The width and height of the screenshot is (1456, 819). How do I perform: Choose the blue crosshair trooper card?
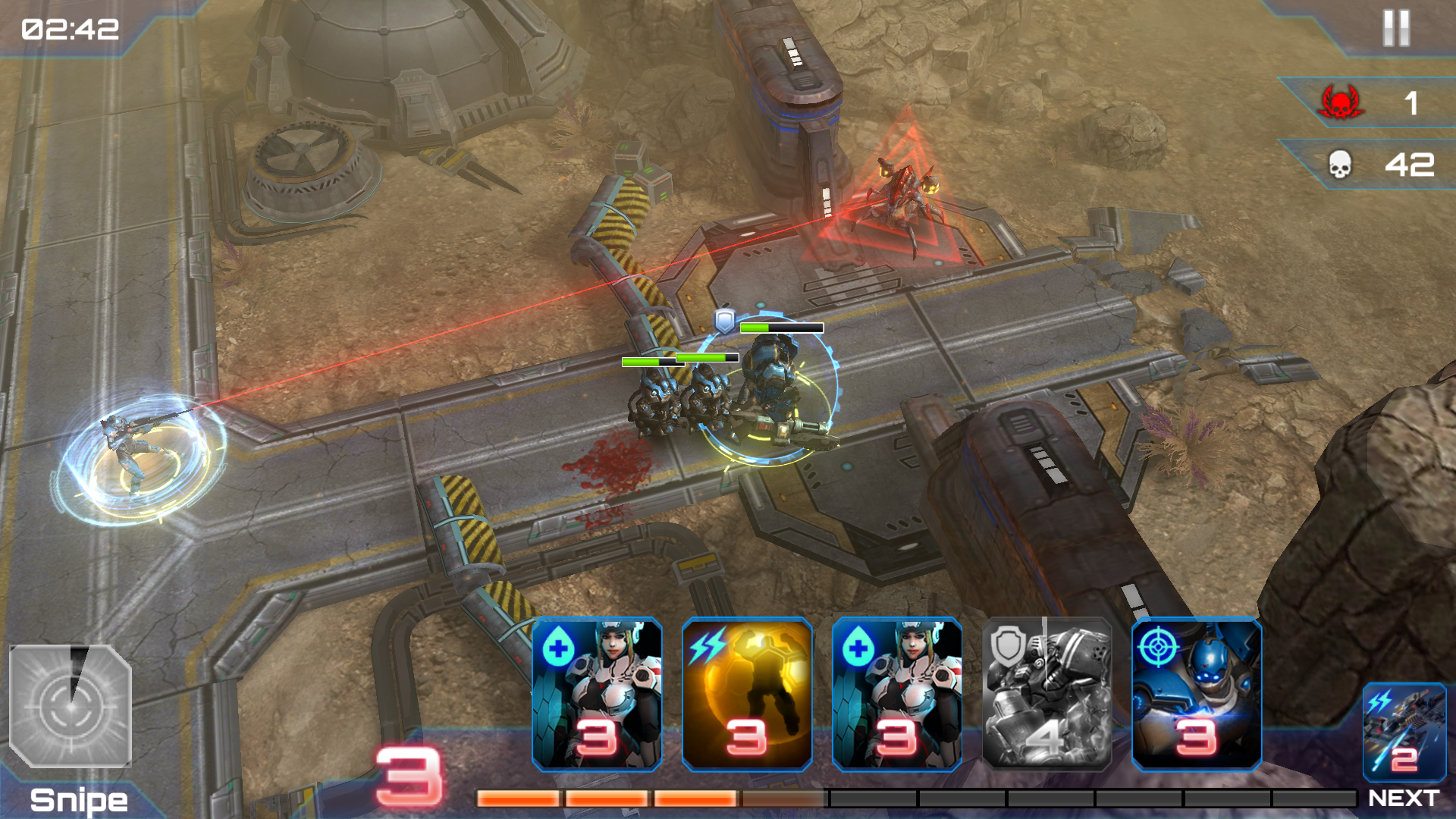pyautogui.click(x=1197, y=694)
